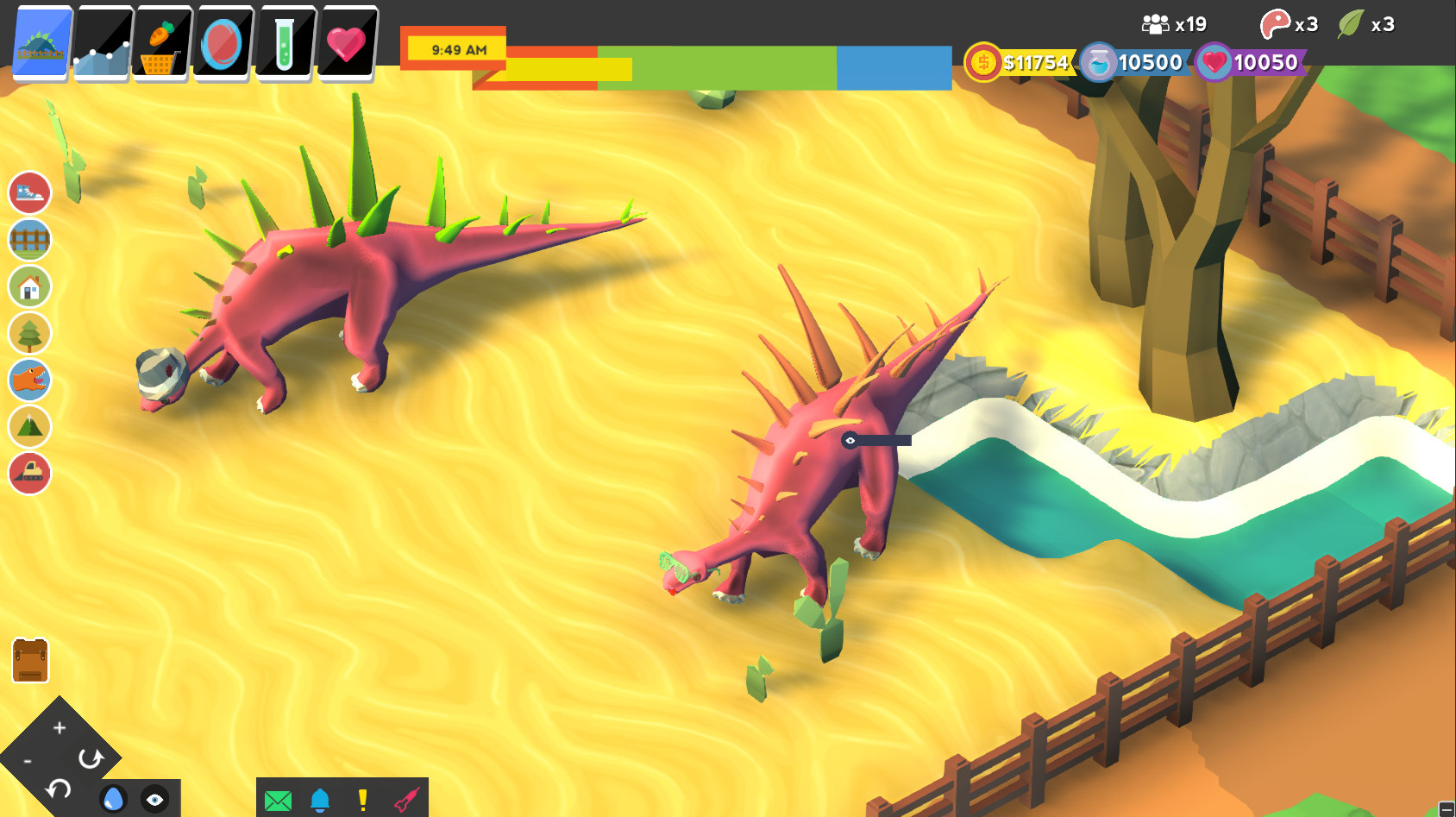Open the dinosaur management tool
Image resolution: width=1456 pixels, height=817 pixels.
(x=29, y=380)
